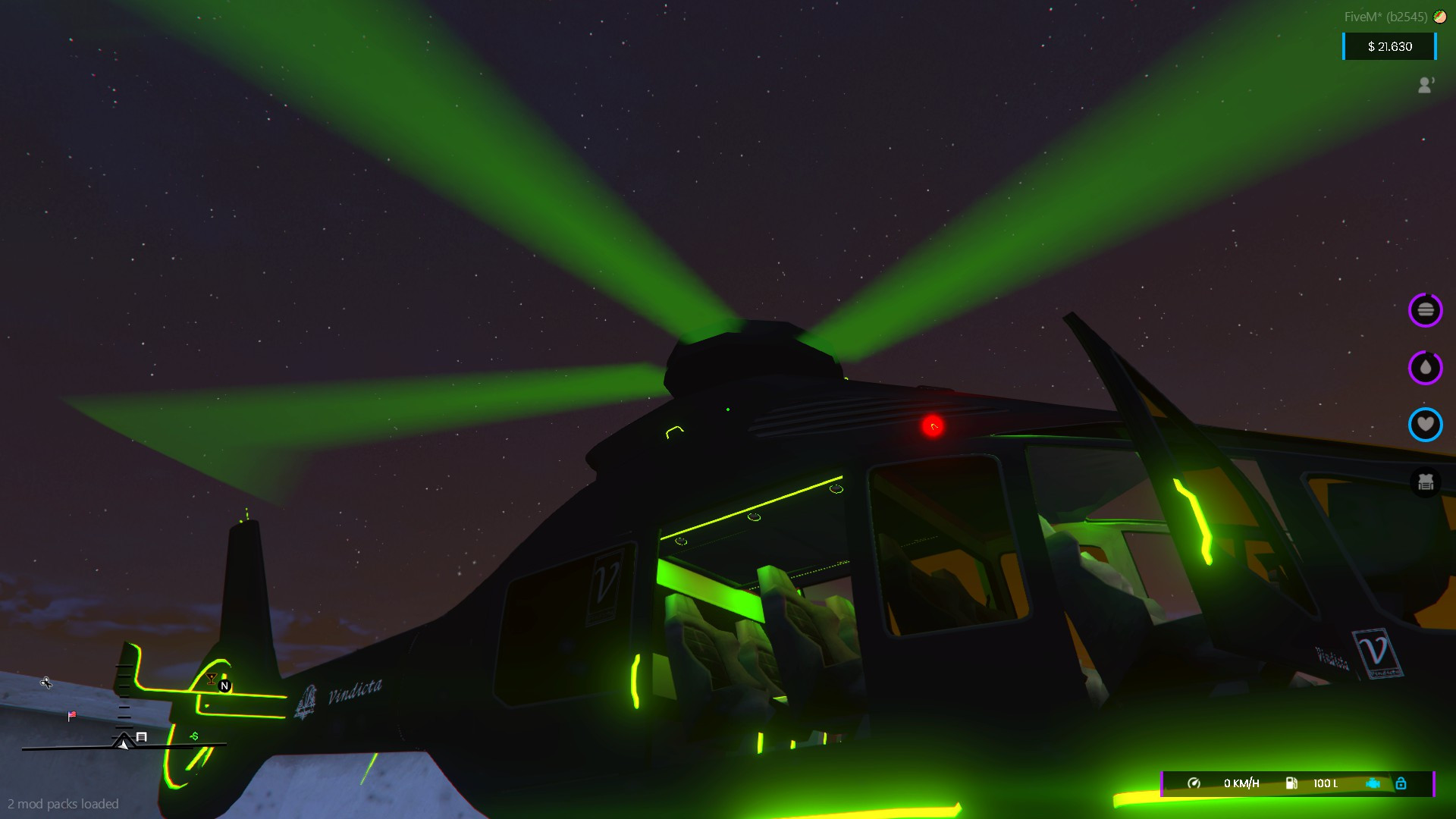Click the green dollar sign map blip

(x=193, y=735)
